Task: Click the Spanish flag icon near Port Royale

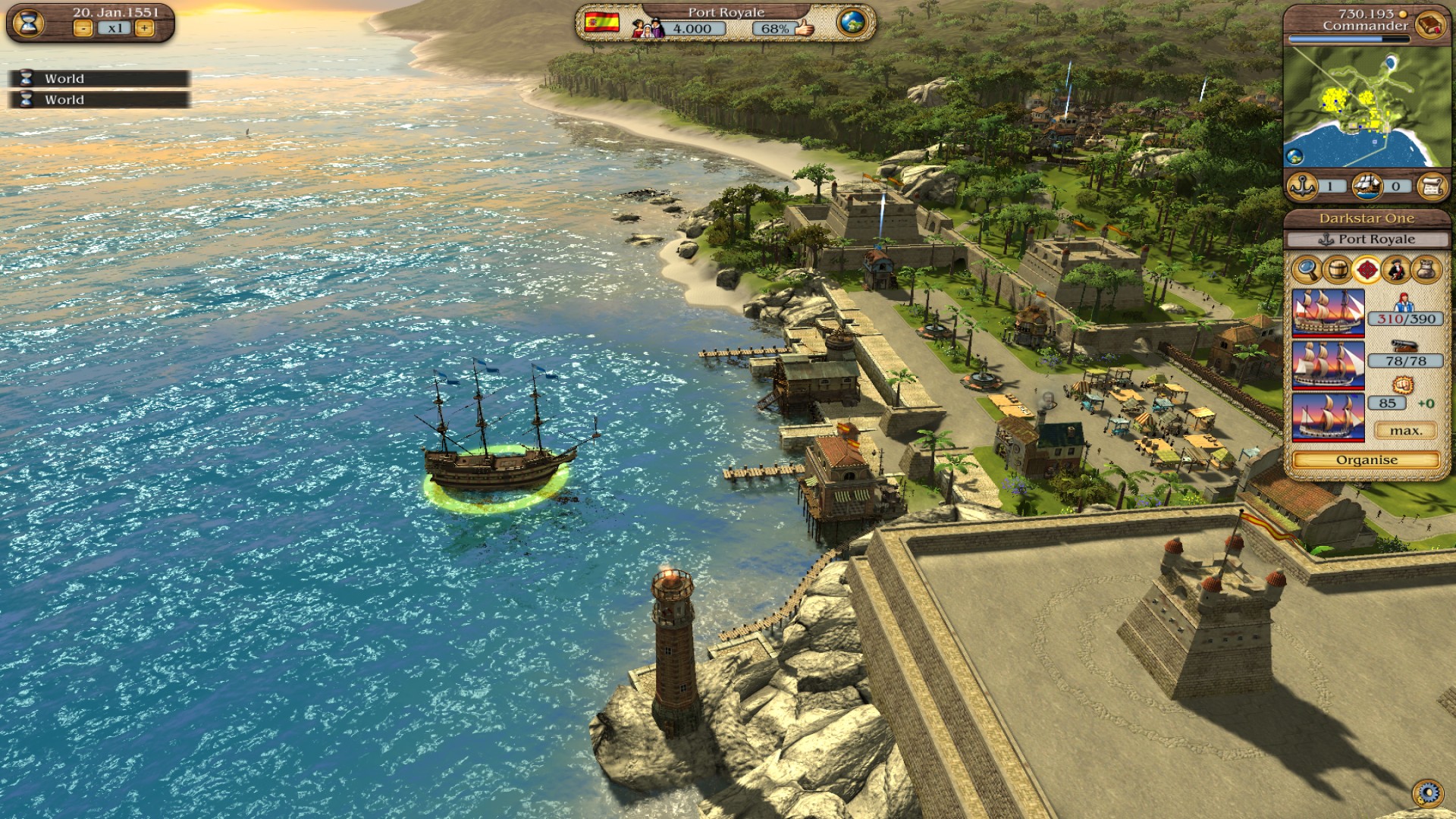Action: click(x=601, y=22)
